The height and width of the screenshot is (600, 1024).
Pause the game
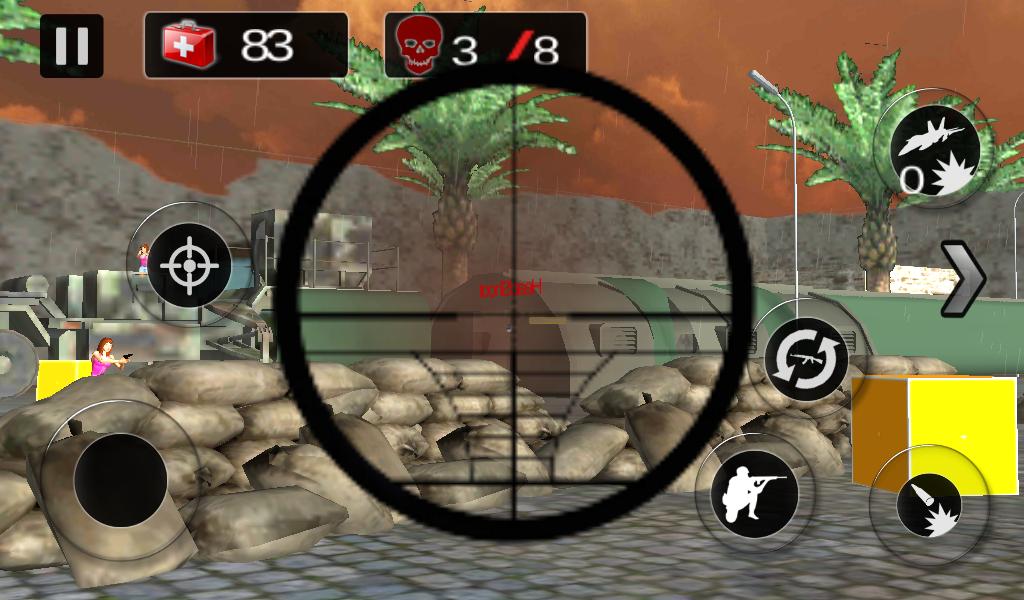[71, 46]
